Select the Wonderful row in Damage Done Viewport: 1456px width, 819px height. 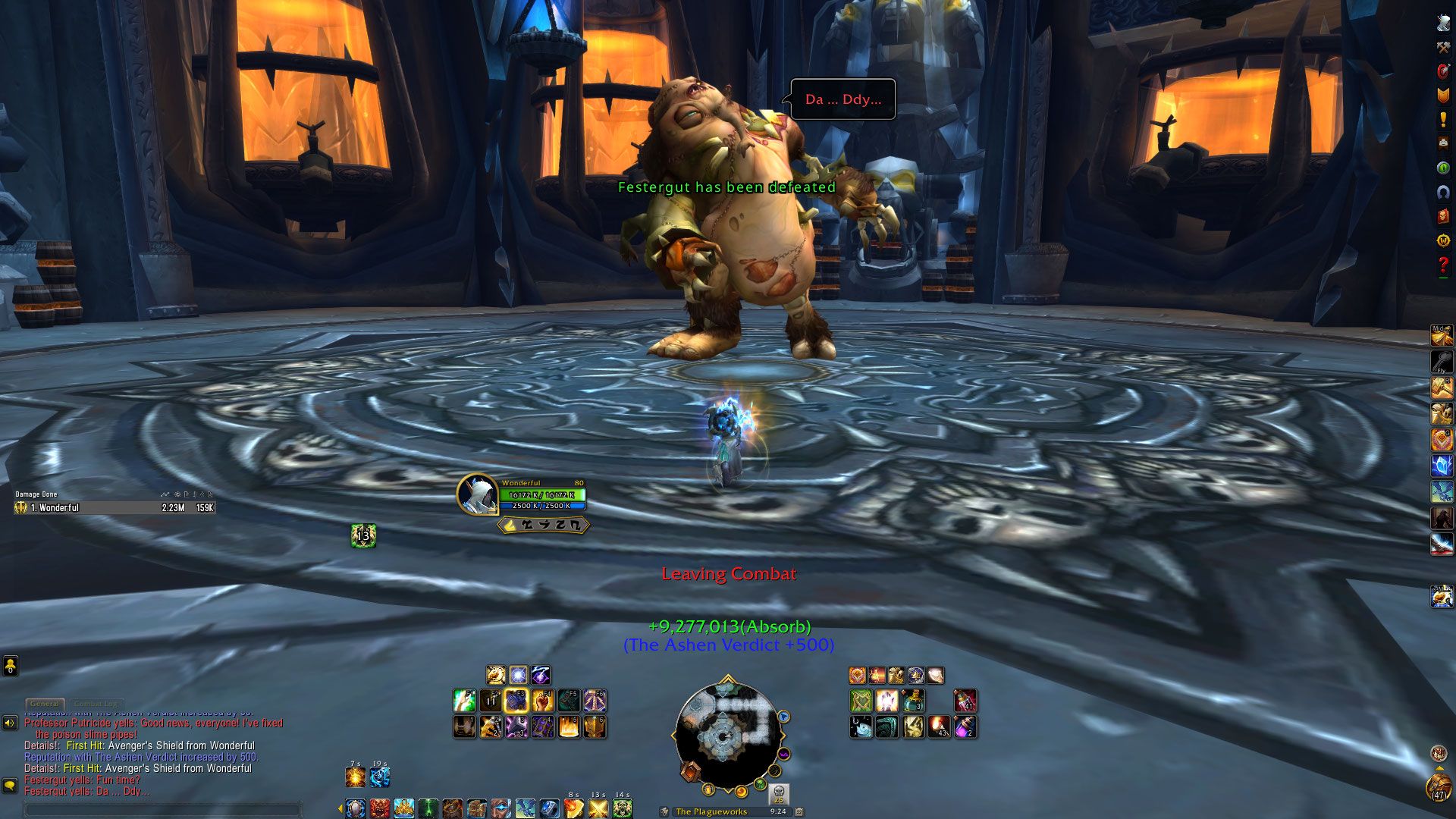[x=114, y=508]
